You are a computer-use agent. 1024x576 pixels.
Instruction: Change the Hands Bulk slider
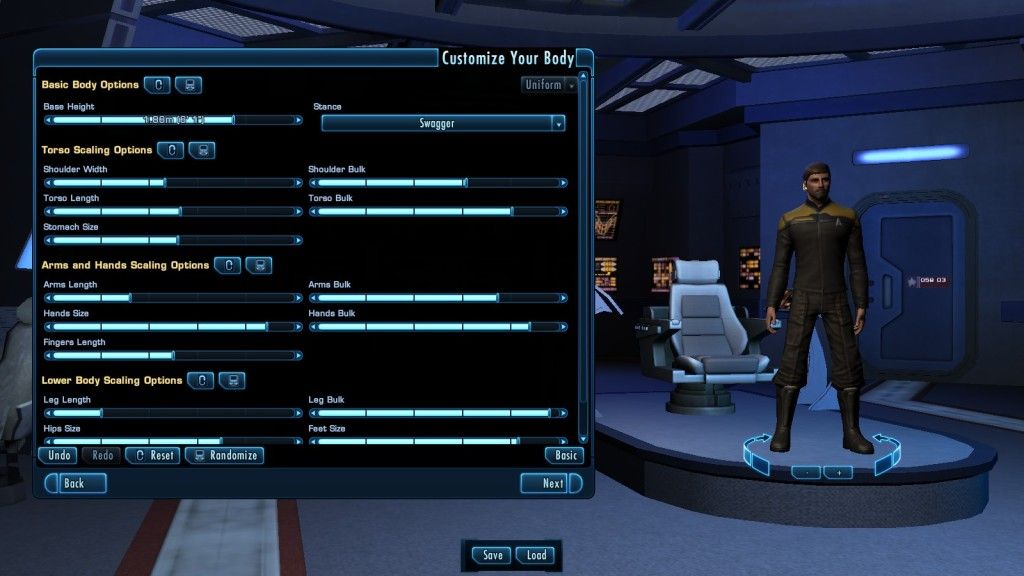tap(529, 327)
